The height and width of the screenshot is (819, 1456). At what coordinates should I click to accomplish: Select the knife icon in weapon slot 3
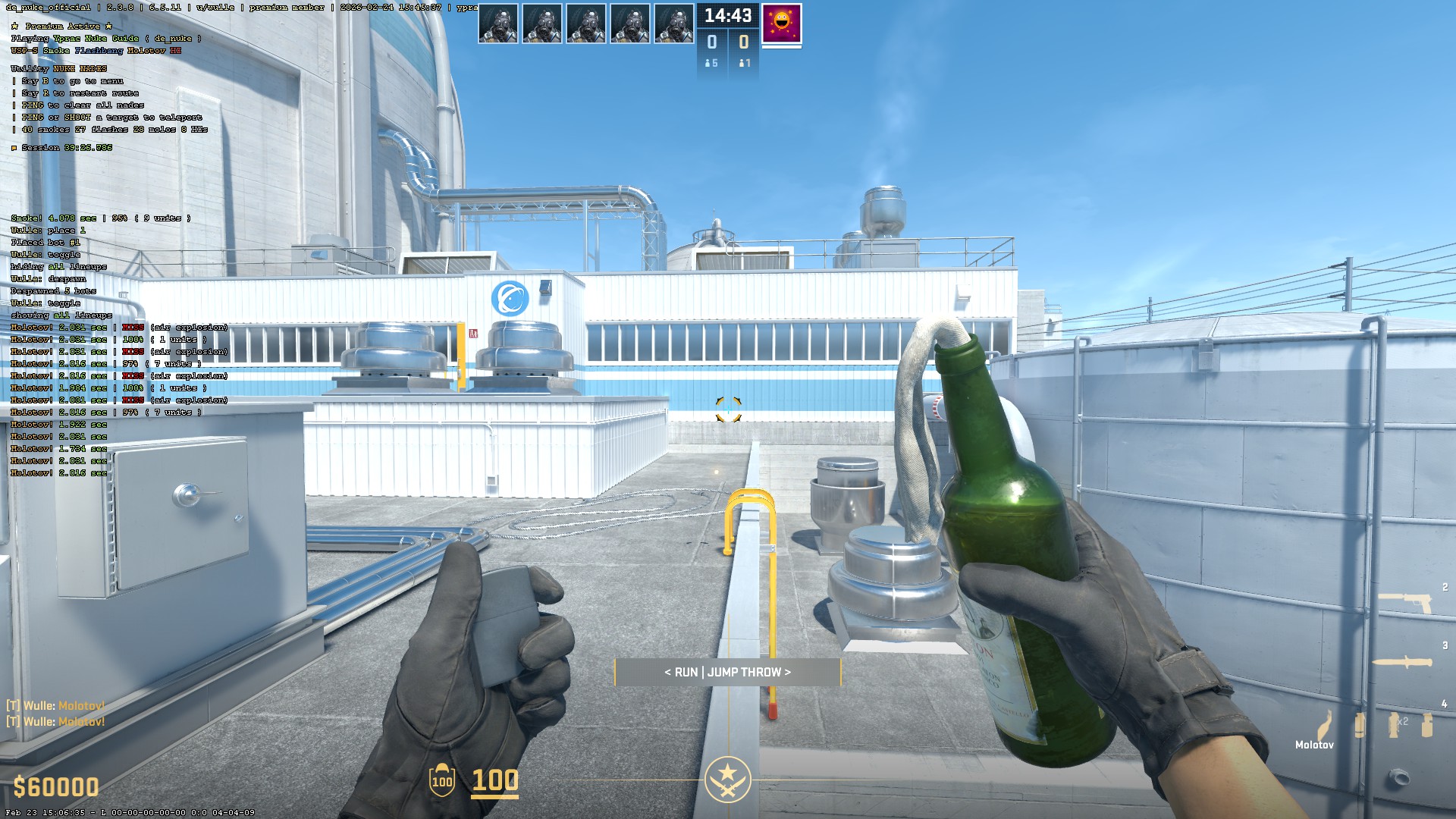[1402, 662]
